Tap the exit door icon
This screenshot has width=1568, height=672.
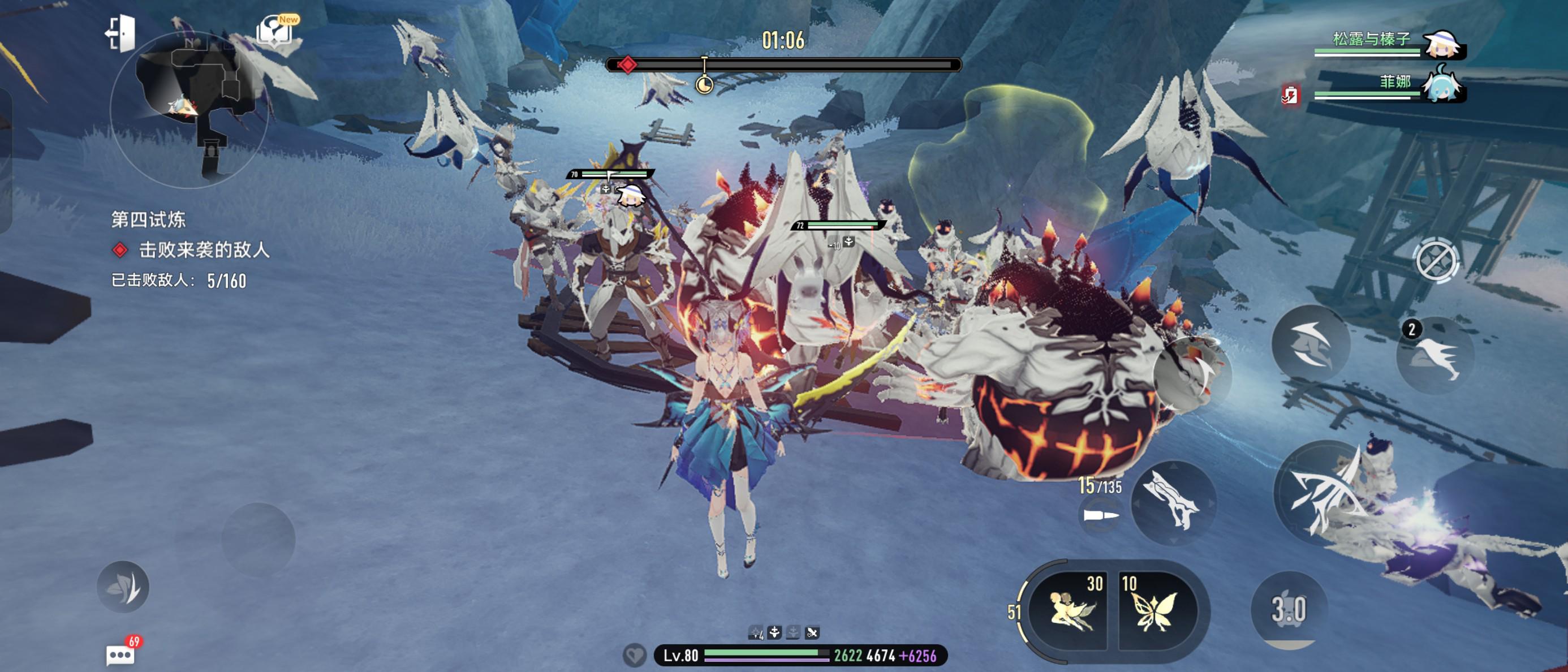click(x=121, y=33)
